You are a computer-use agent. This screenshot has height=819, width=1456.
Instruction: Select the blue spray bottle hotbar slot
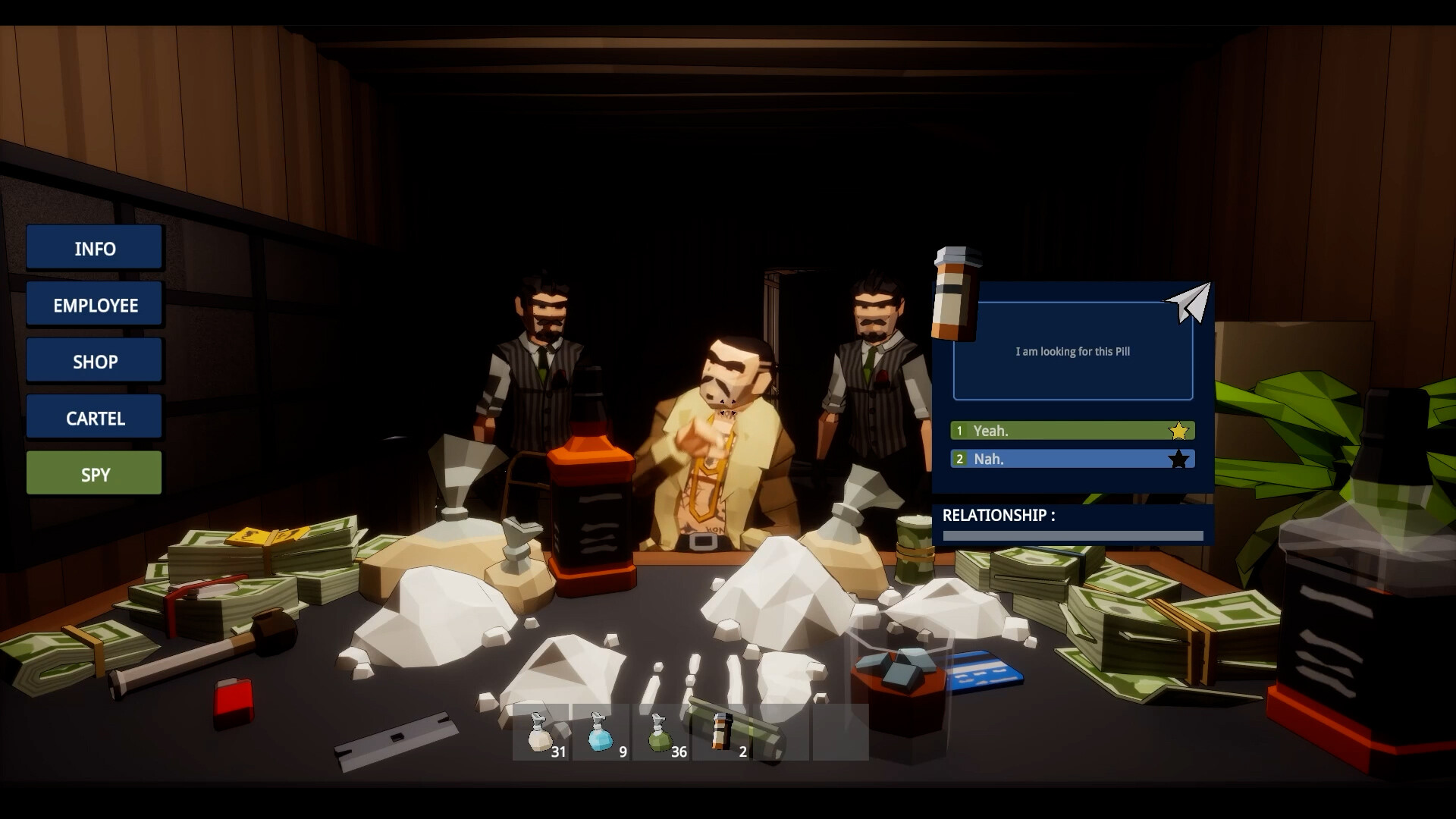[x=601, y=732]
